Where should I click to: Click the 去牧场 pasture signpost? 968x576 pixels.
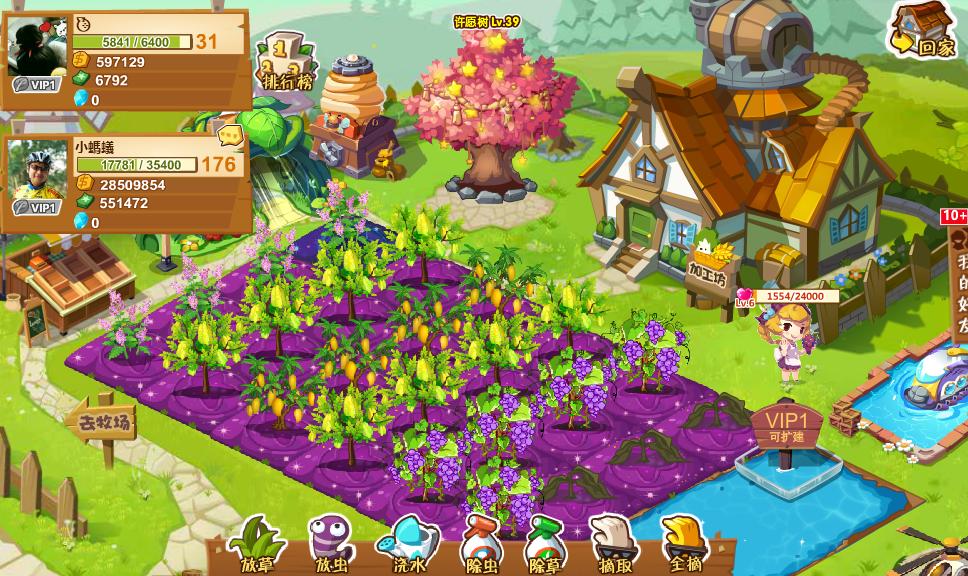pos(102,422)
